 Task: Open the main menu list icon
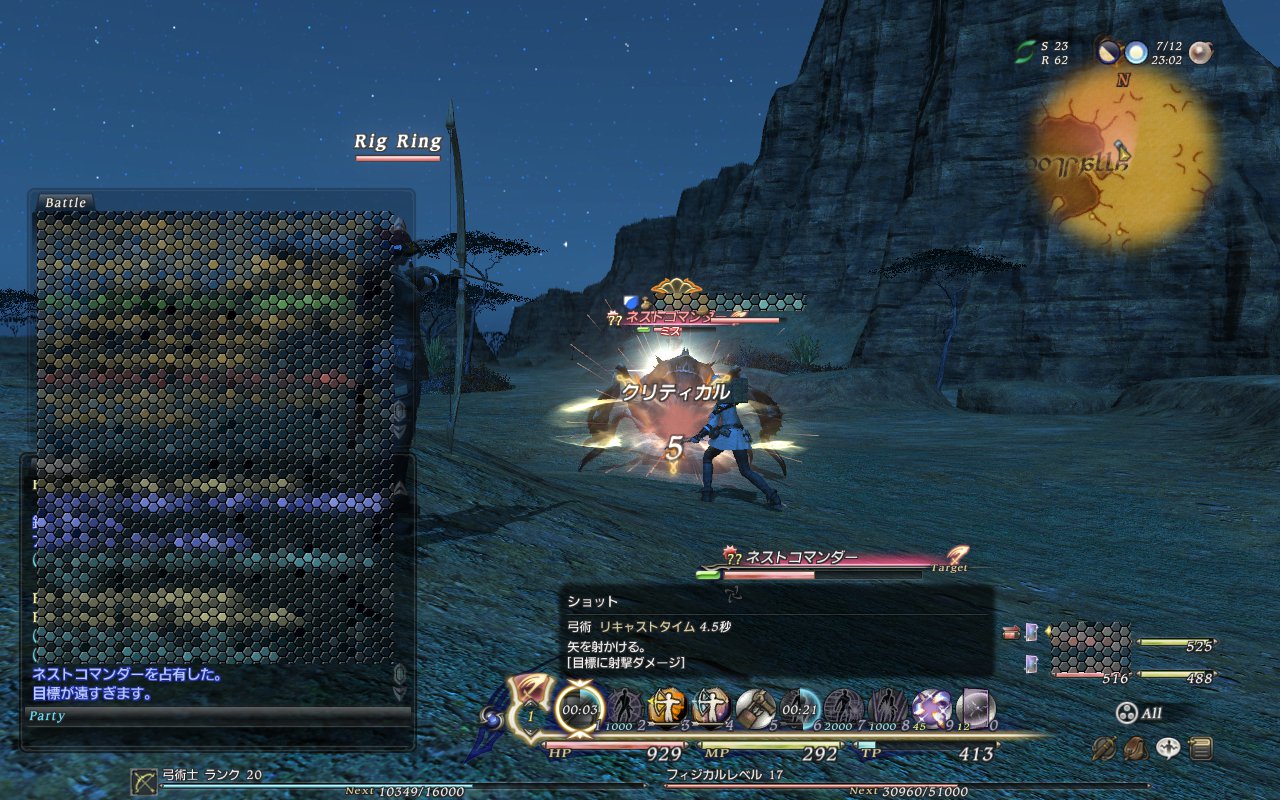tap(1201, 747)
